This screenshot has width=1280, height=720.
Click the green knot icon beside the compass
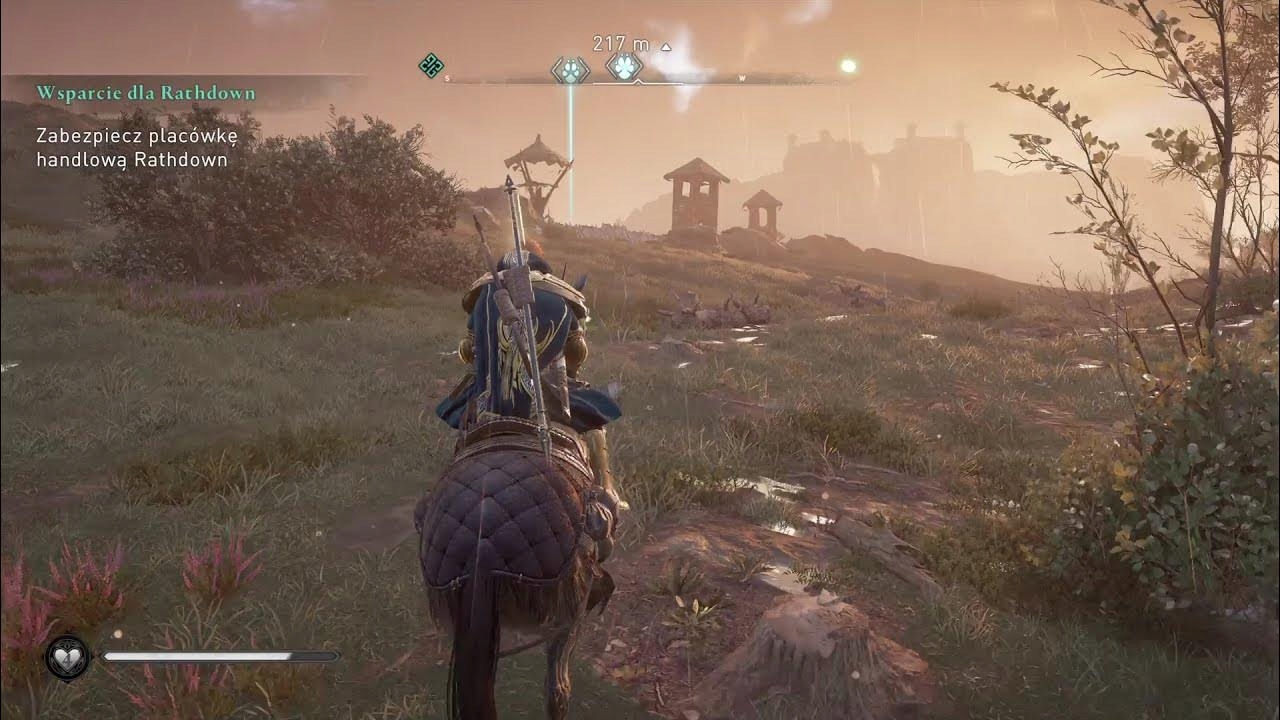click(x=430, y=66)
